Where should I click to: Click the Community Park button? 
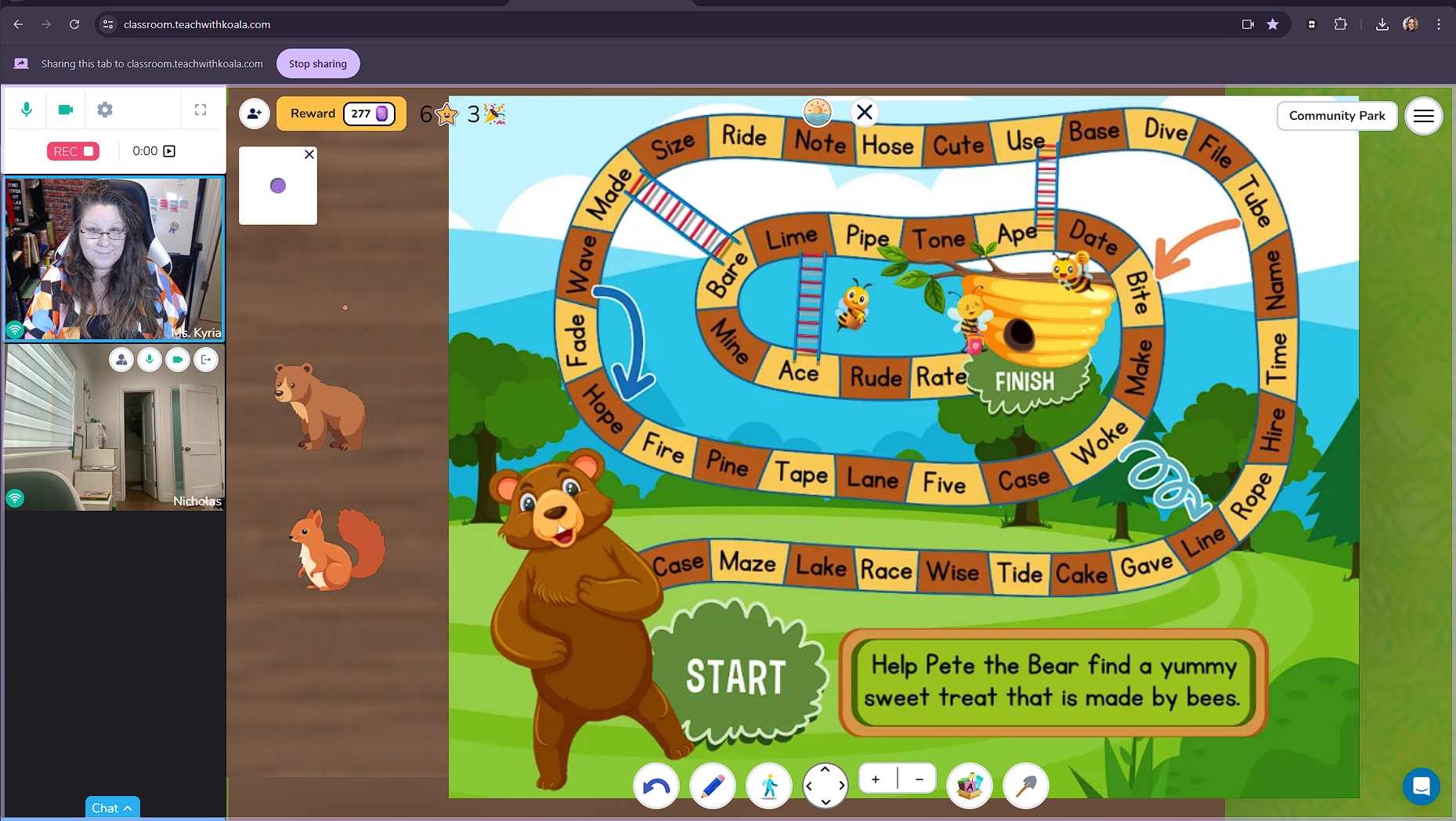click(1337, 115)
